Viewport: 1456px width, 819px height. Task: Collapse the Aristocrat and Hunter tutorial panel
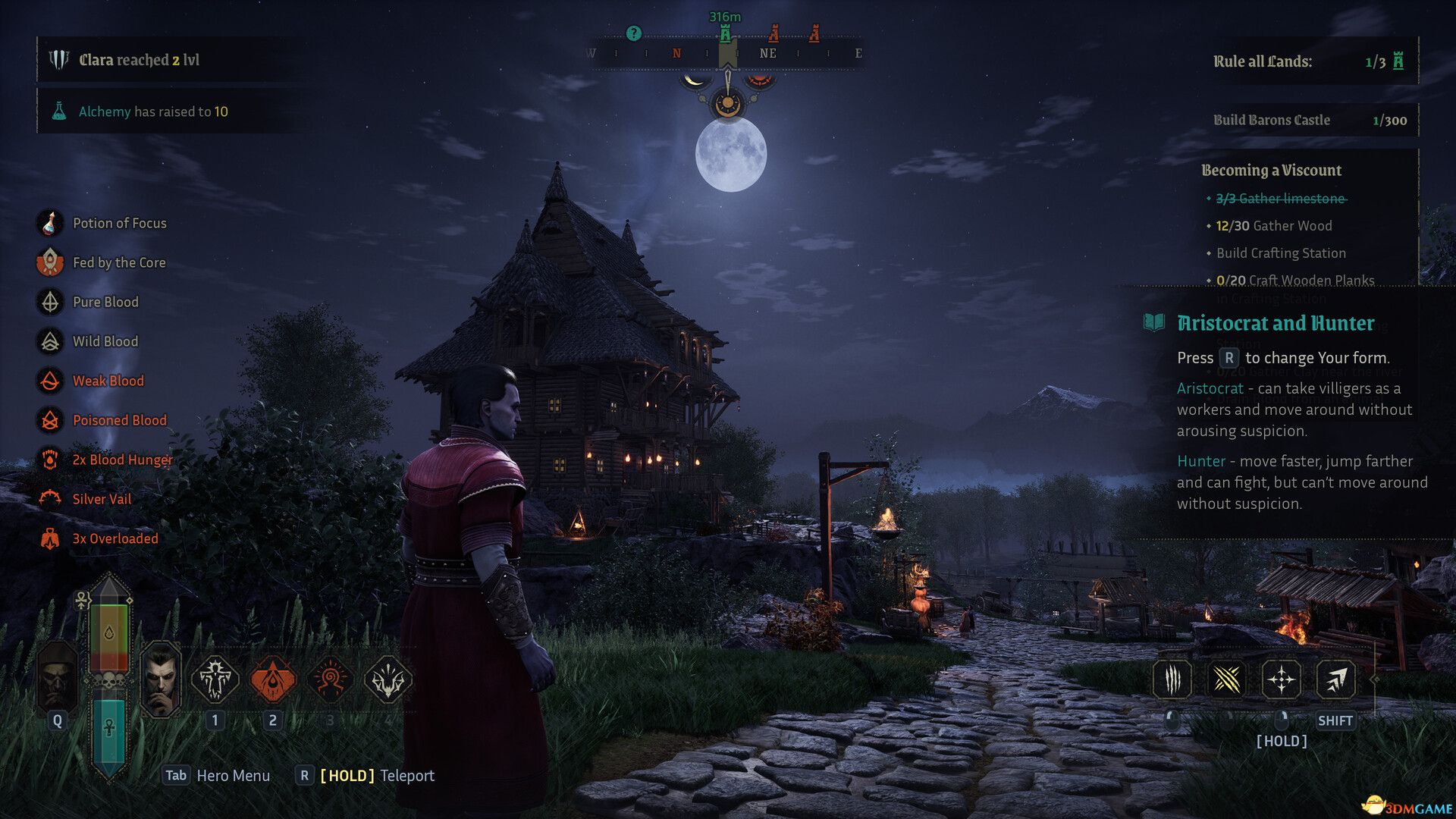[x=1274, y=323]
